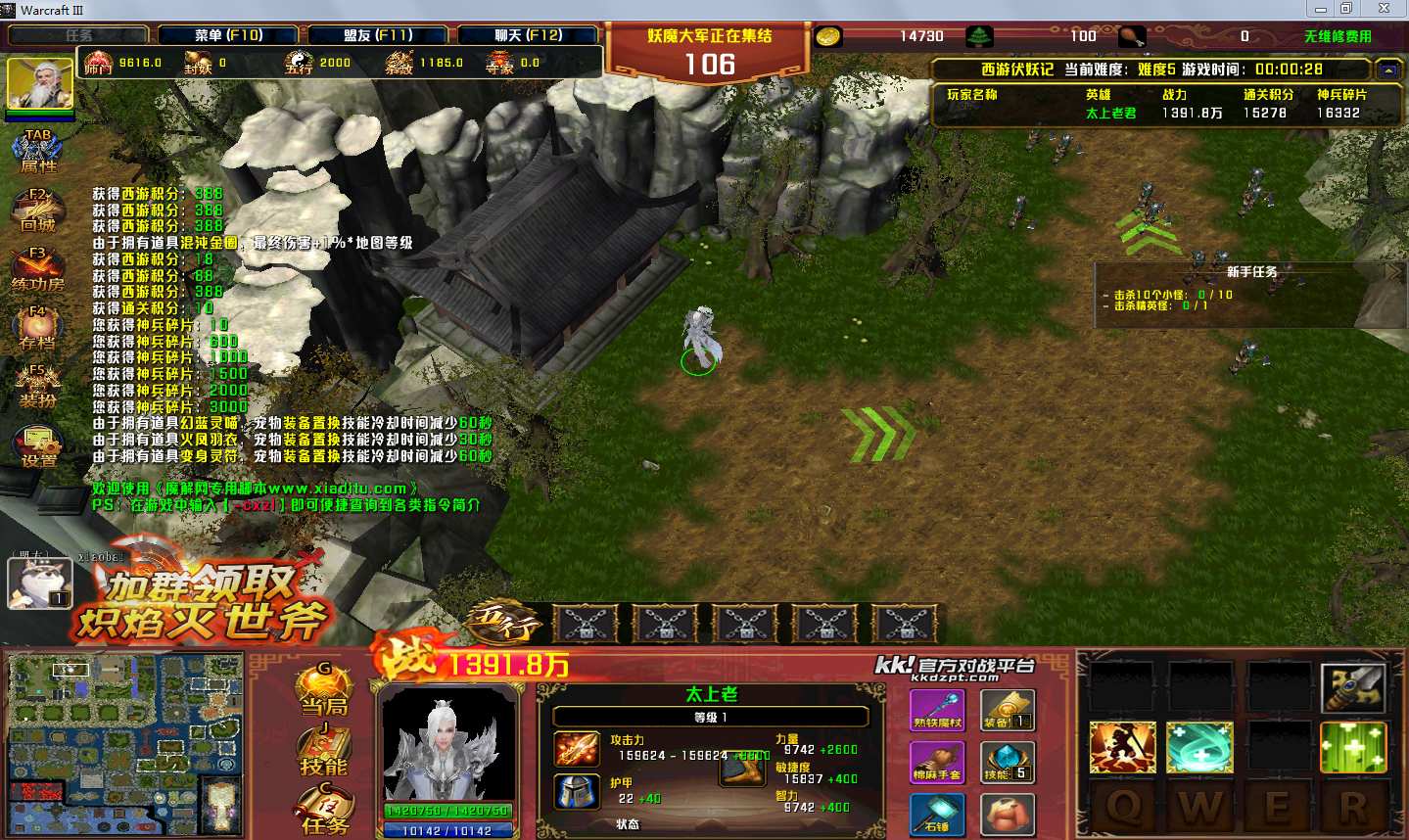This screenshot has width=1409, height=840.
Task: Select the 棉麻手套 gloves inventory slot
Action: tap(937, 762)
